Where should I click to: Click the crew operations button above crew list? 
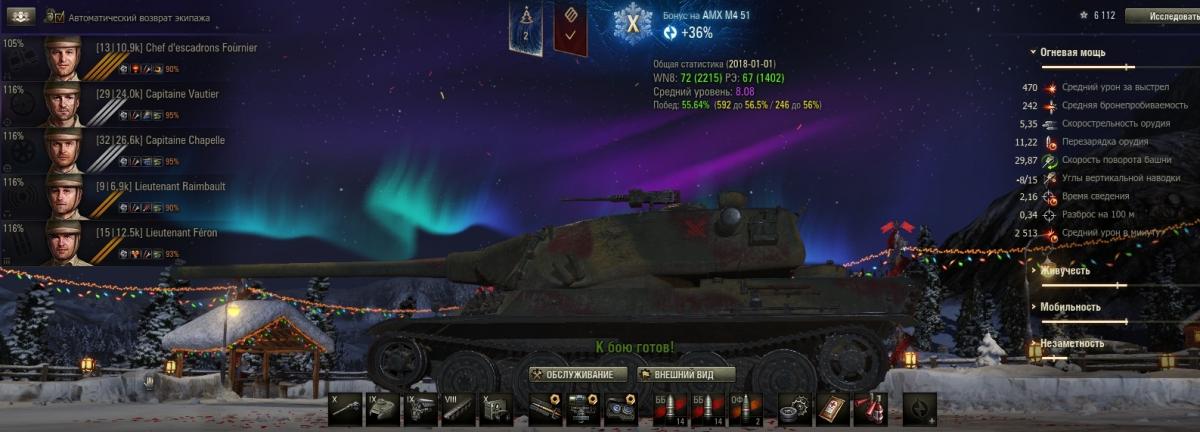(x=20, y=17)
